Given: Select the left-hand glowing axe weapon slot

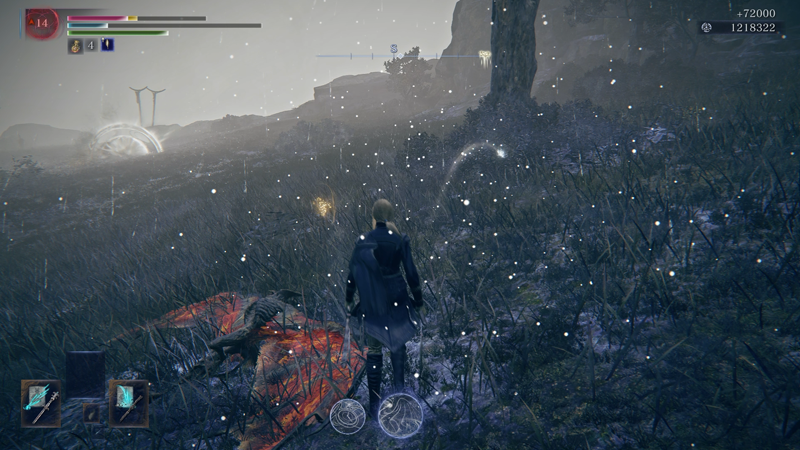Looking at the screenshot, I should [41, 402].
